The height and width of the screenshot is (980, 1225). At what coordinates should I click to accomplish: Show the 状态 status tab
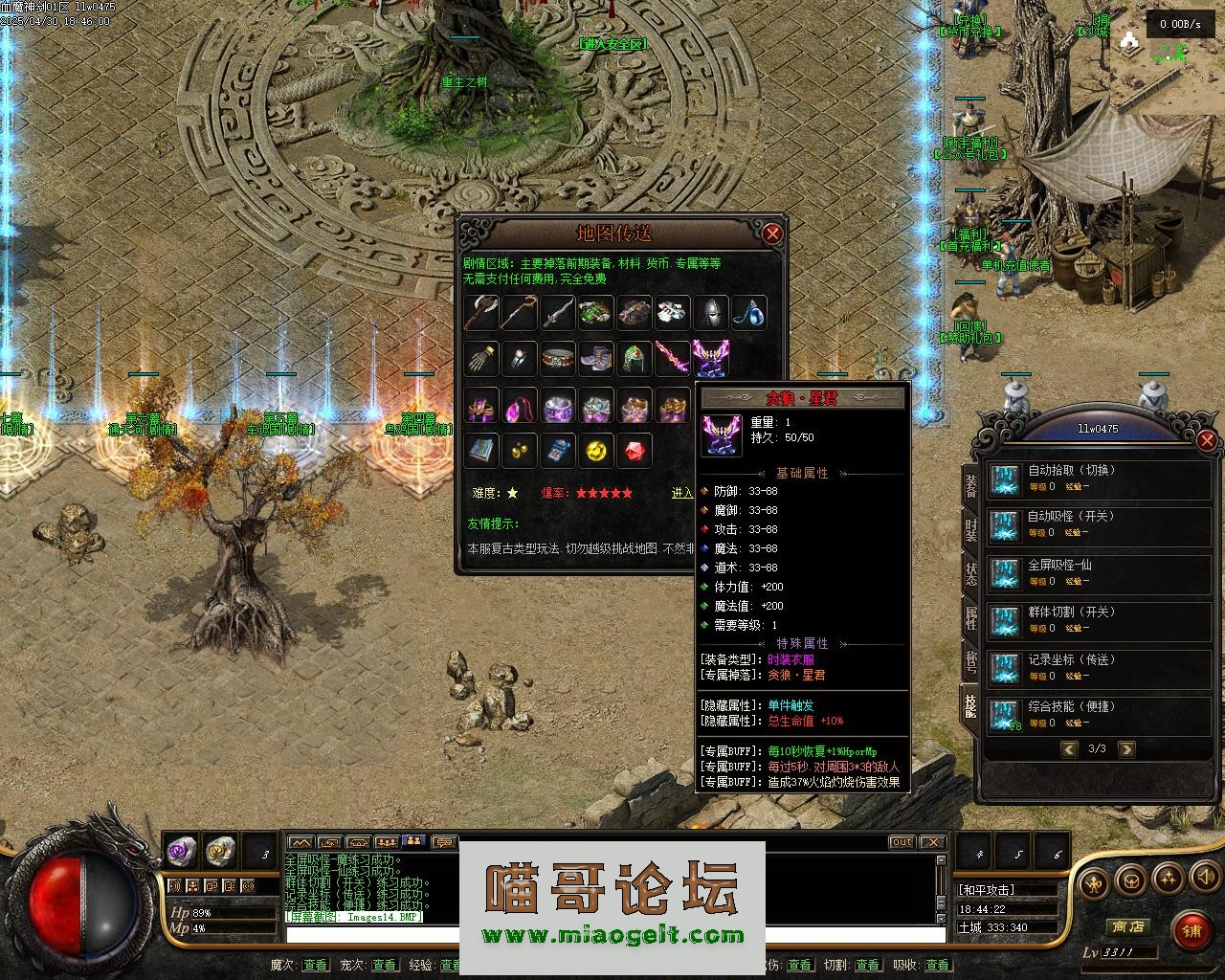tap(970, 574)
